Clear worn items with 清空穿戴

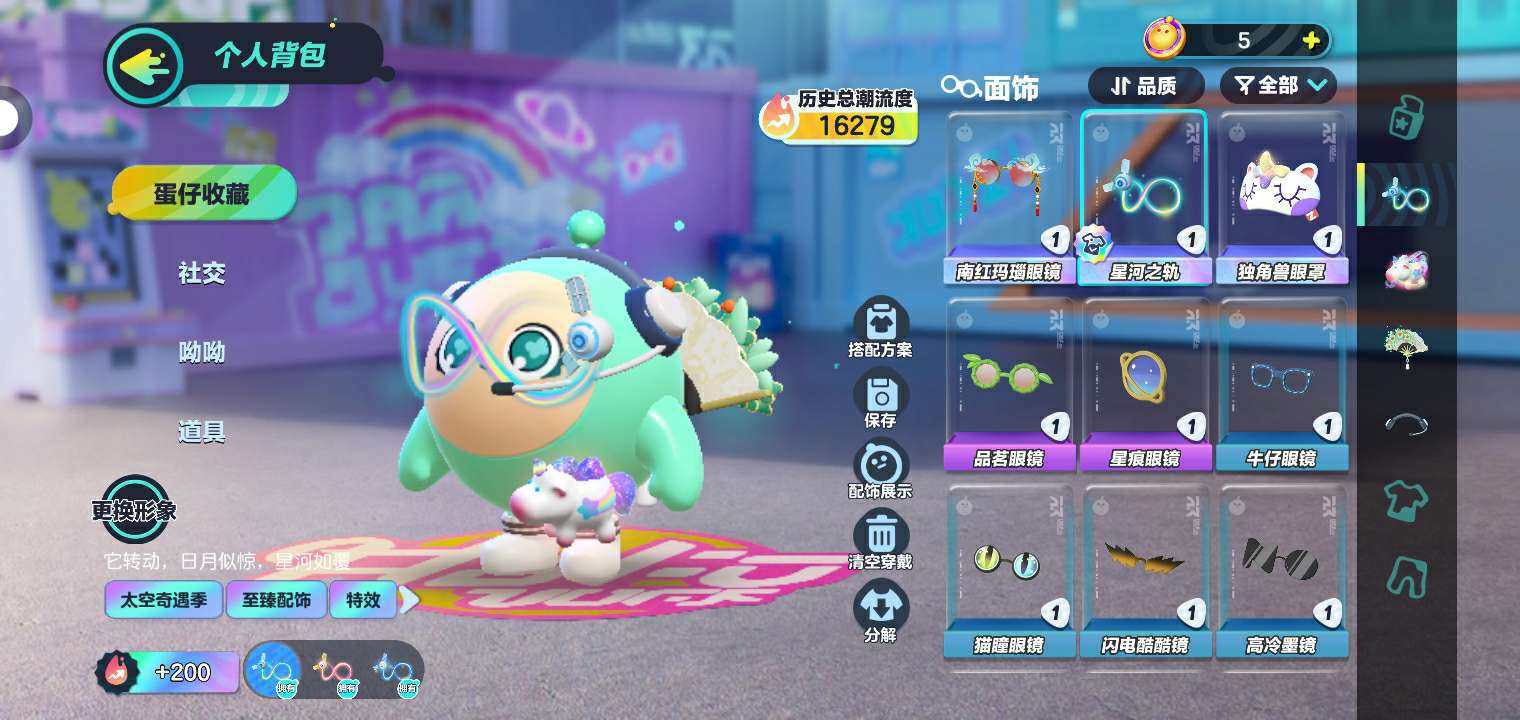point(880,541)
